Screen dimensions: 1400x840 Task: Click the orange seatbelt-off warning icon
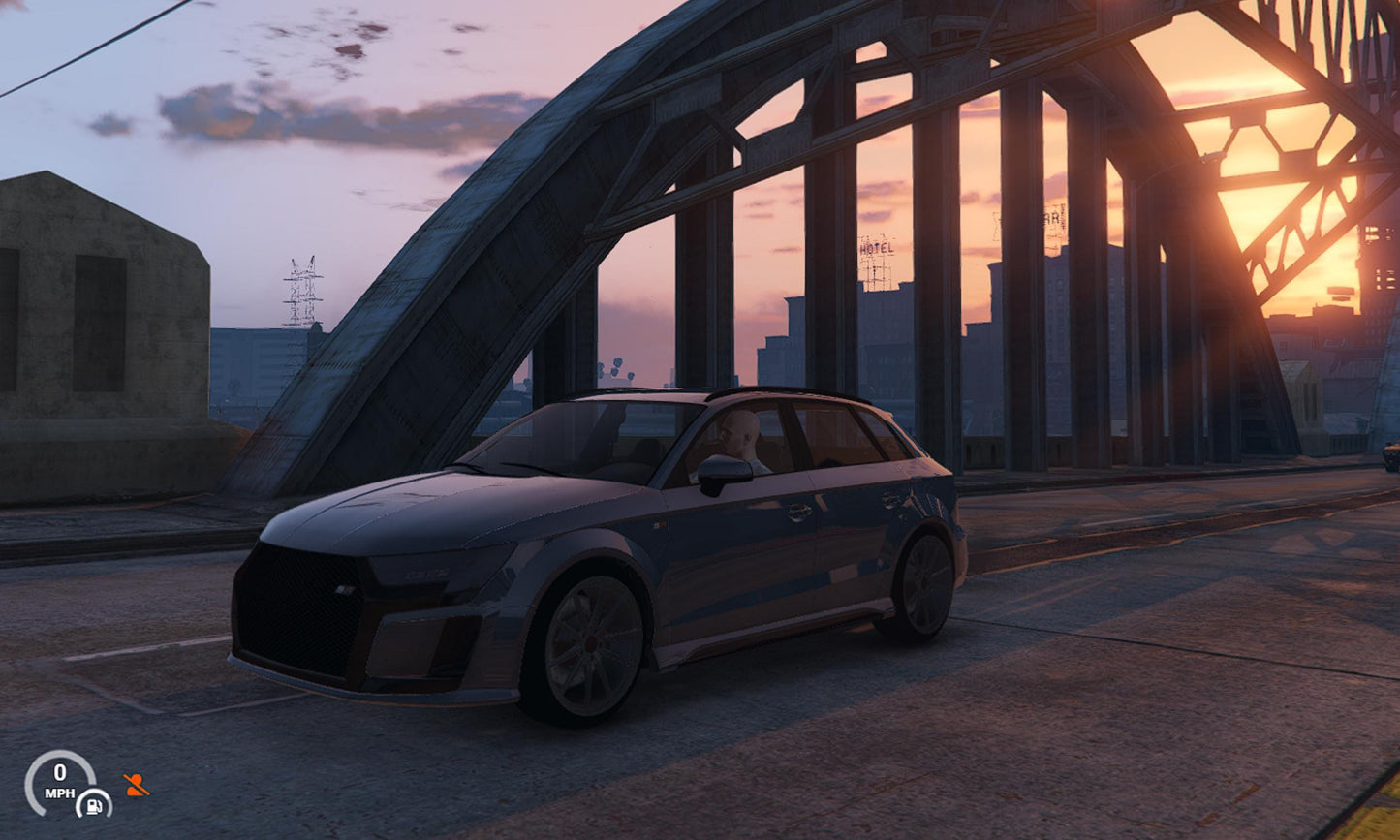(136, 785)
